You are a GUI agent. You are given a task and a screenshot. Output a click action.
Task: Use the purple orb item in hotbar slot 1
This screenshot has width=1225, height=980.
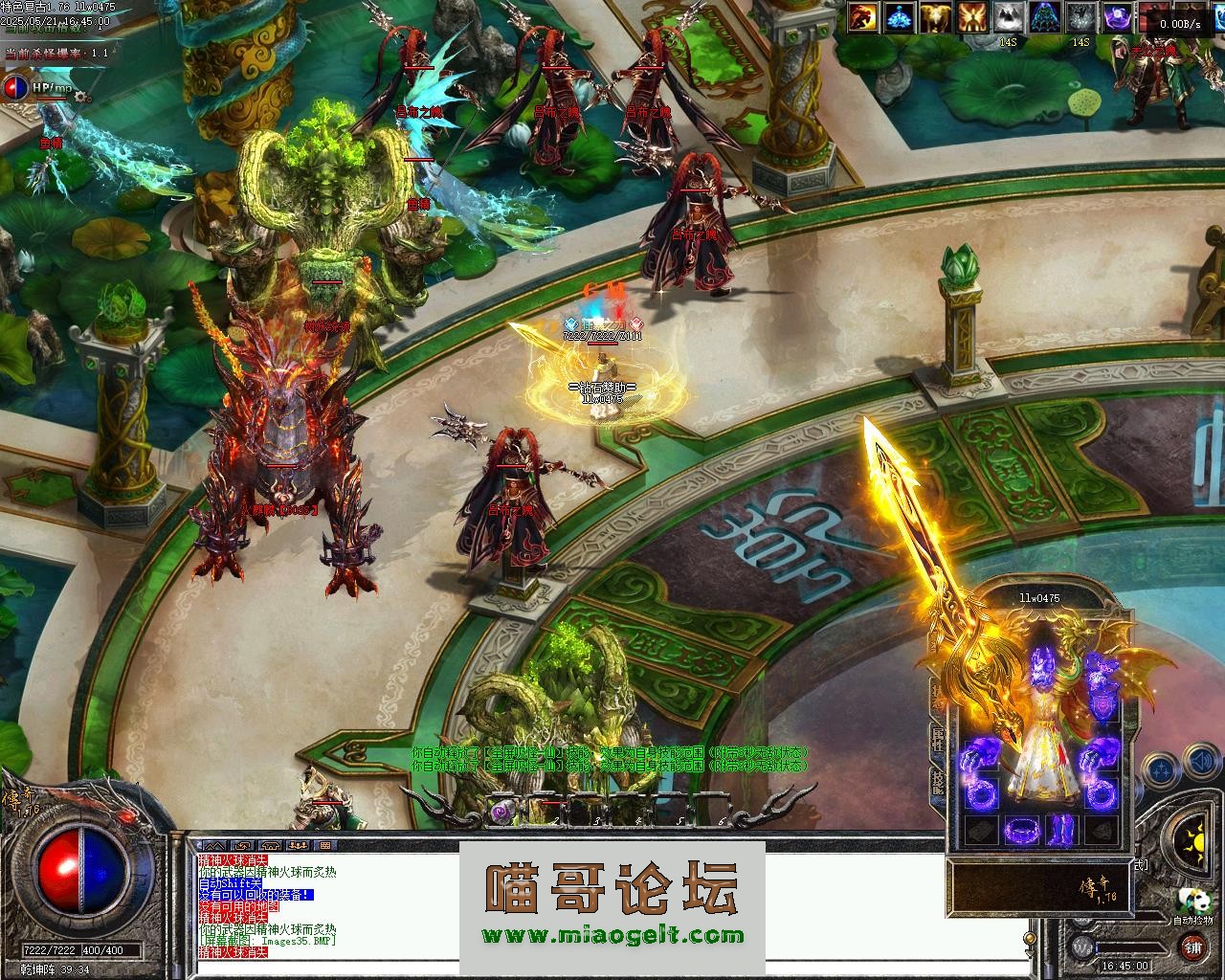[x=500, y=812]
